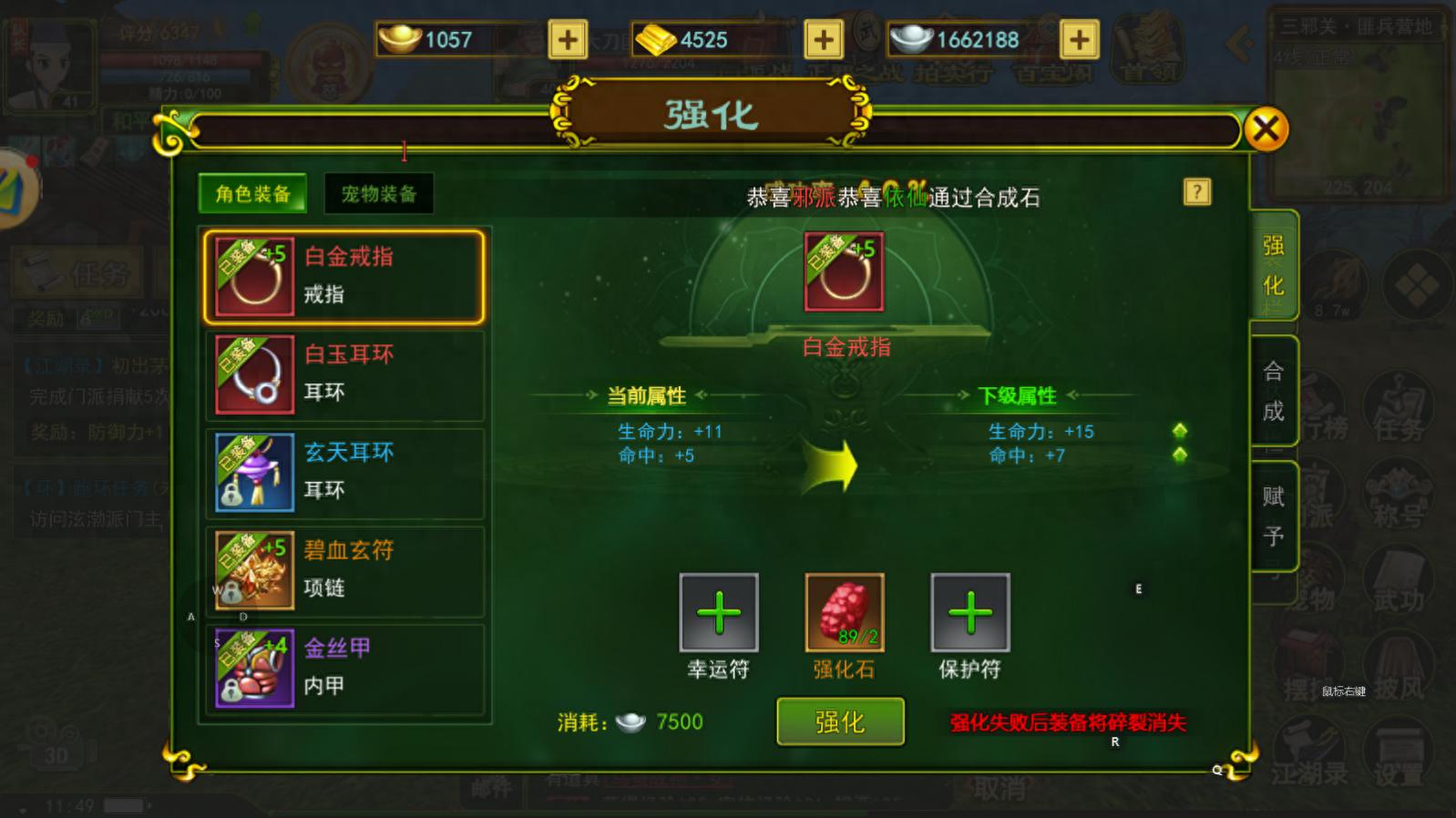Add silver currency with the rightmost plus stepper
Screen dimensions: 1456x818
tap(1078, 39)
